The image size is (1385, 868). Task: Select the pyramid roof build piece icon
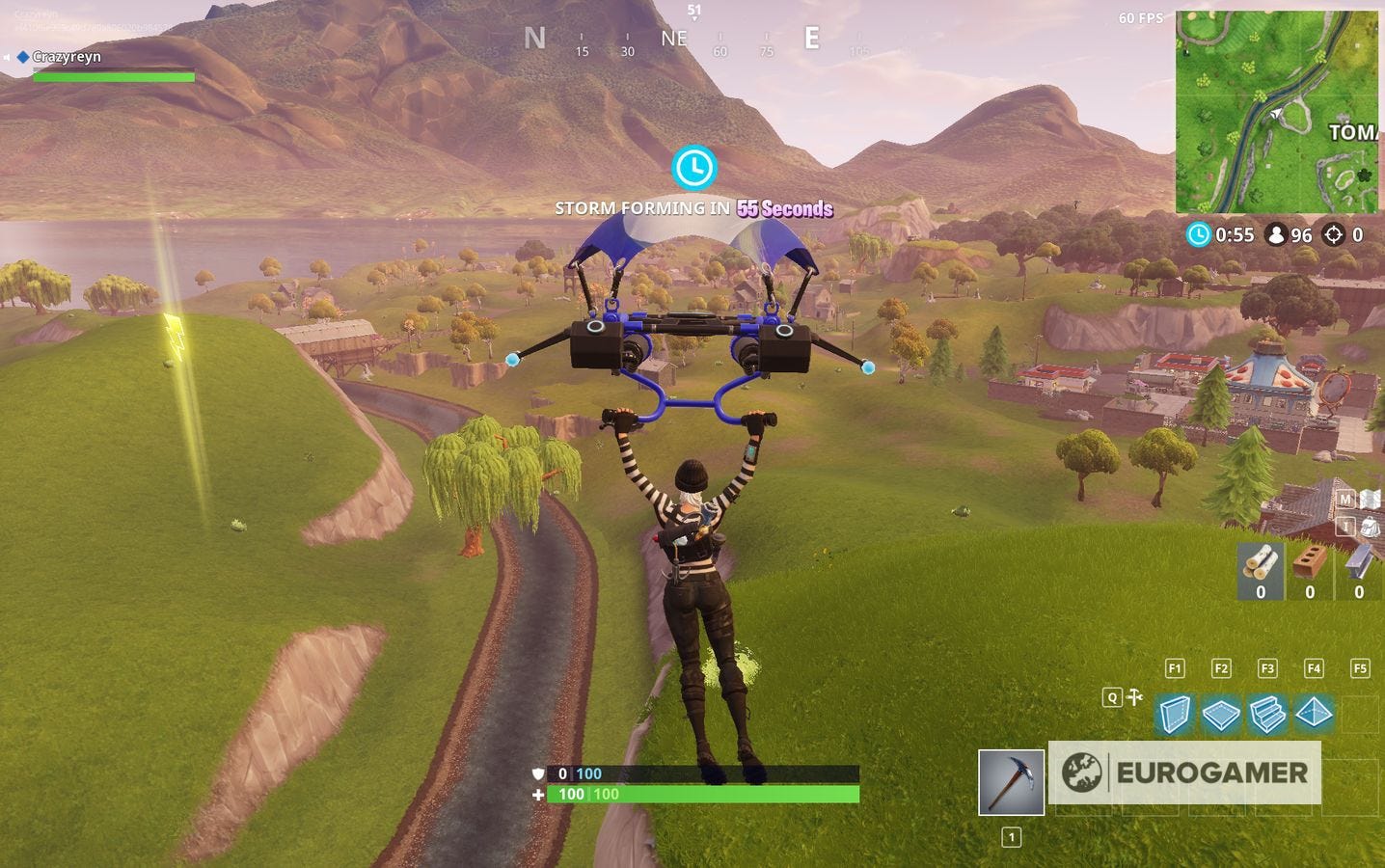1316,716
